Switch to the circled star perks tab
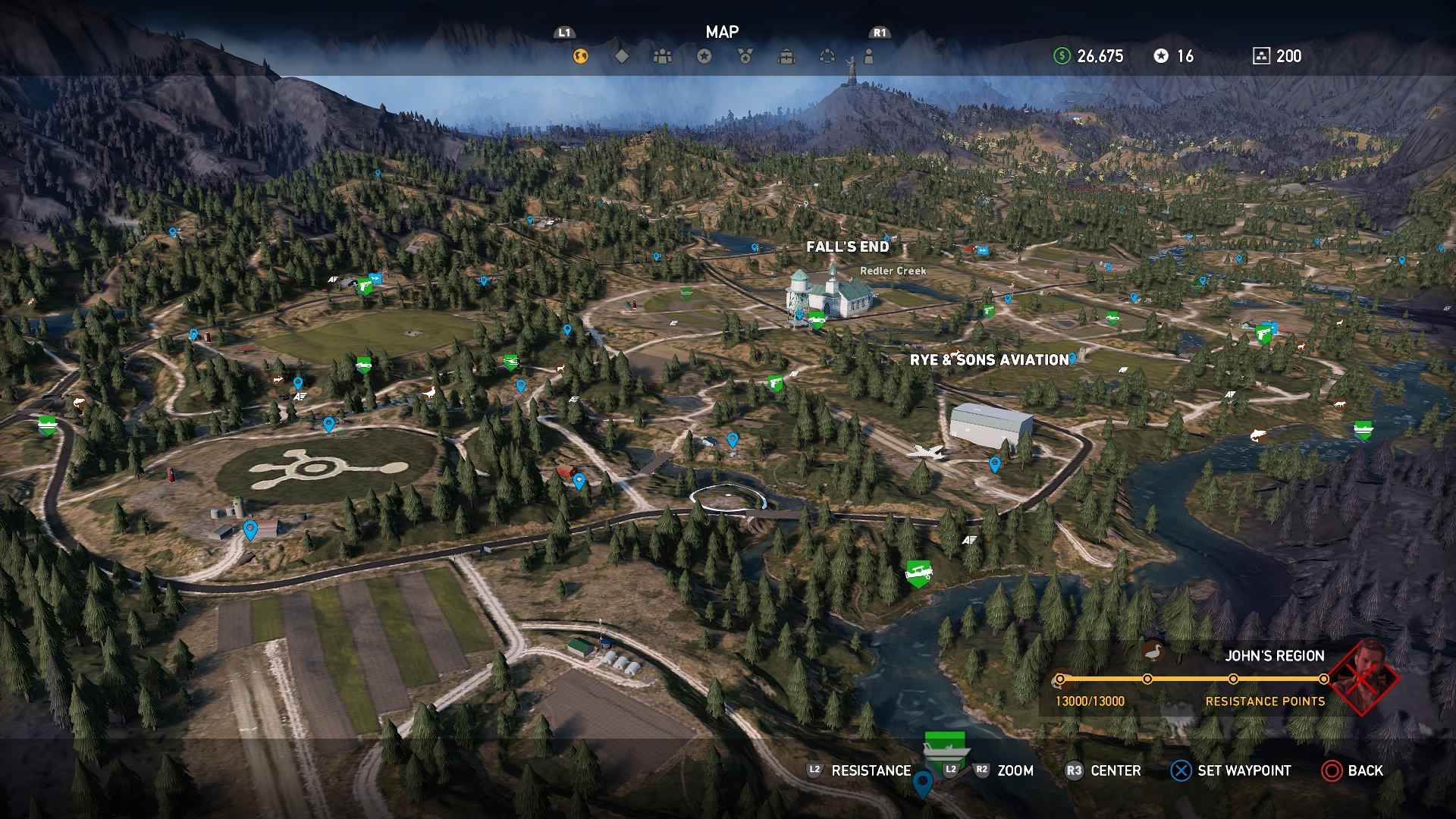This screenshot has height=819, width=1456. (704, 56)
